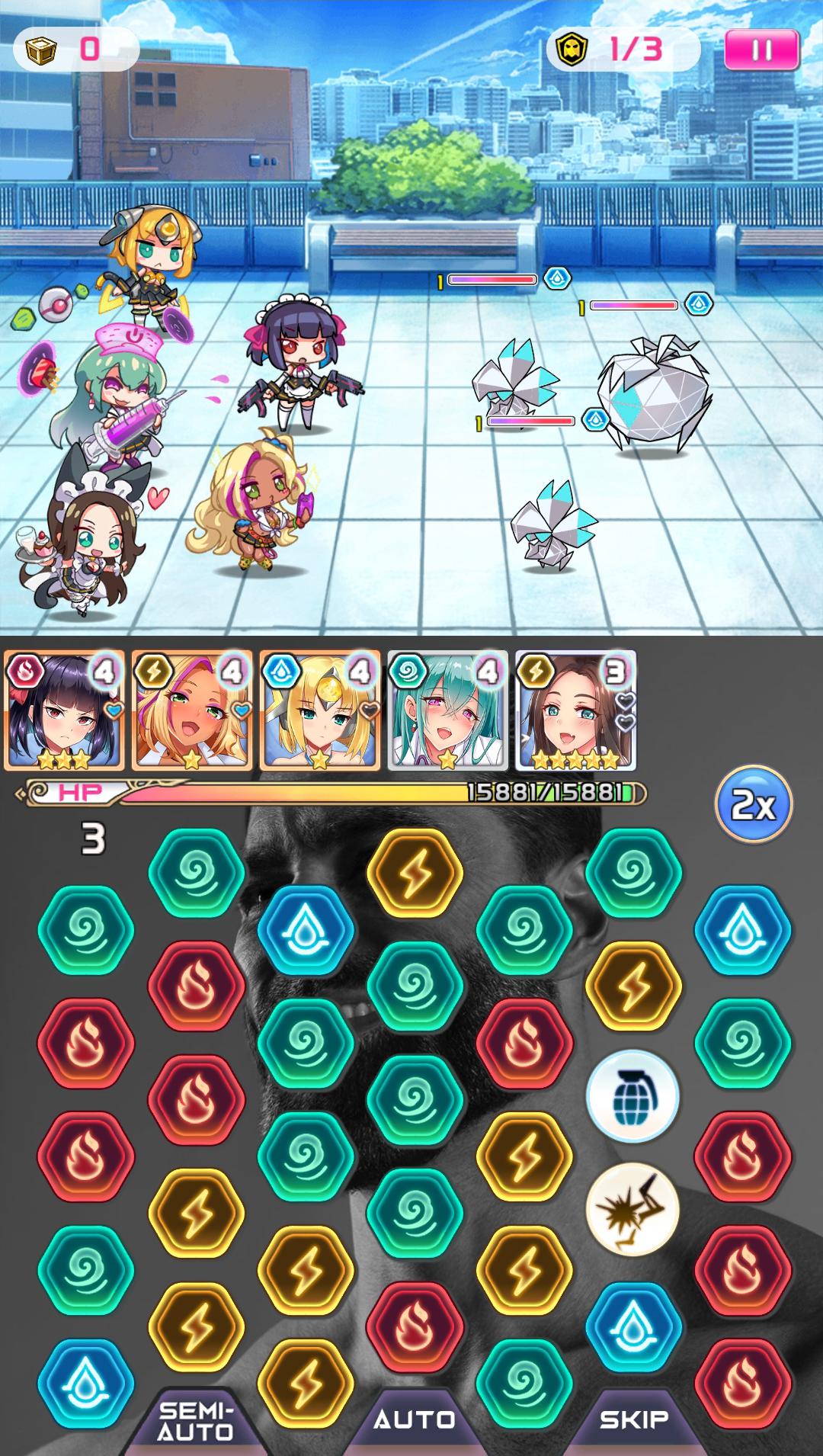
Task: Select the black-haired fire girl portrait
Action: (x=64, y=710)
